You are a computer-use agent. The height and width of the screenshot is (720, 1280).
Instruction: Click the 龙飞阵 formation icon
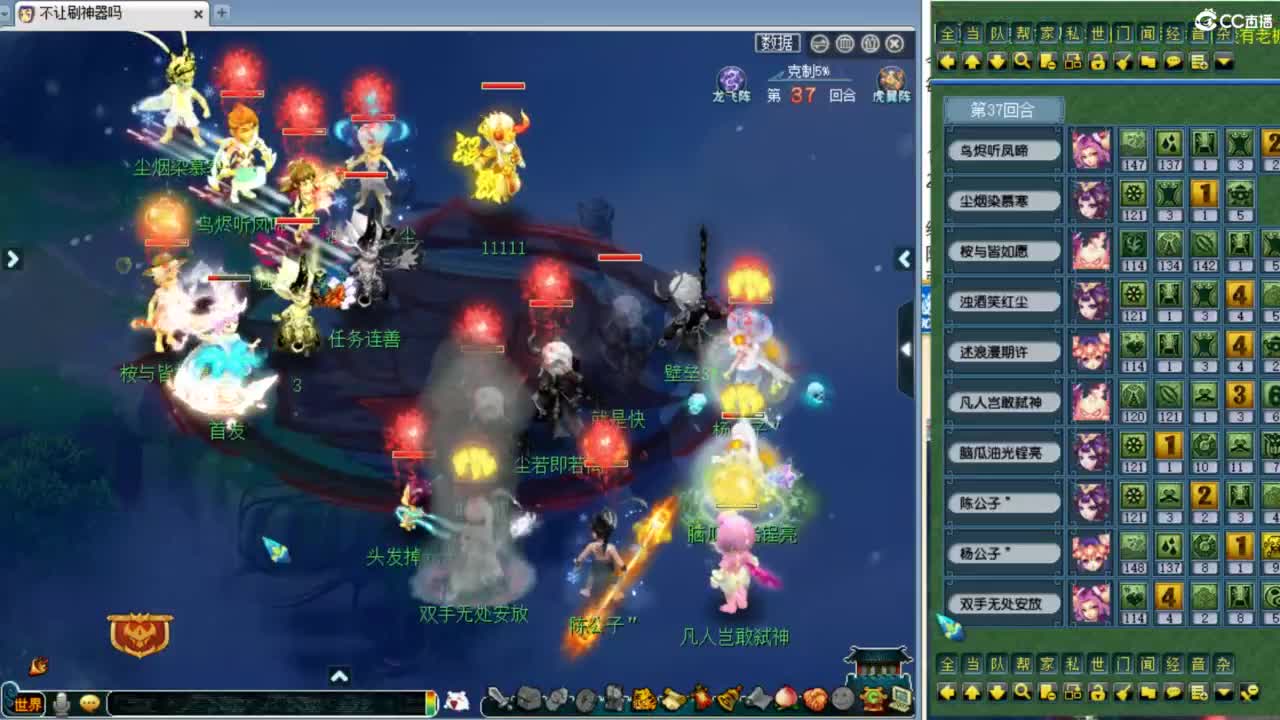click(732, 75)
